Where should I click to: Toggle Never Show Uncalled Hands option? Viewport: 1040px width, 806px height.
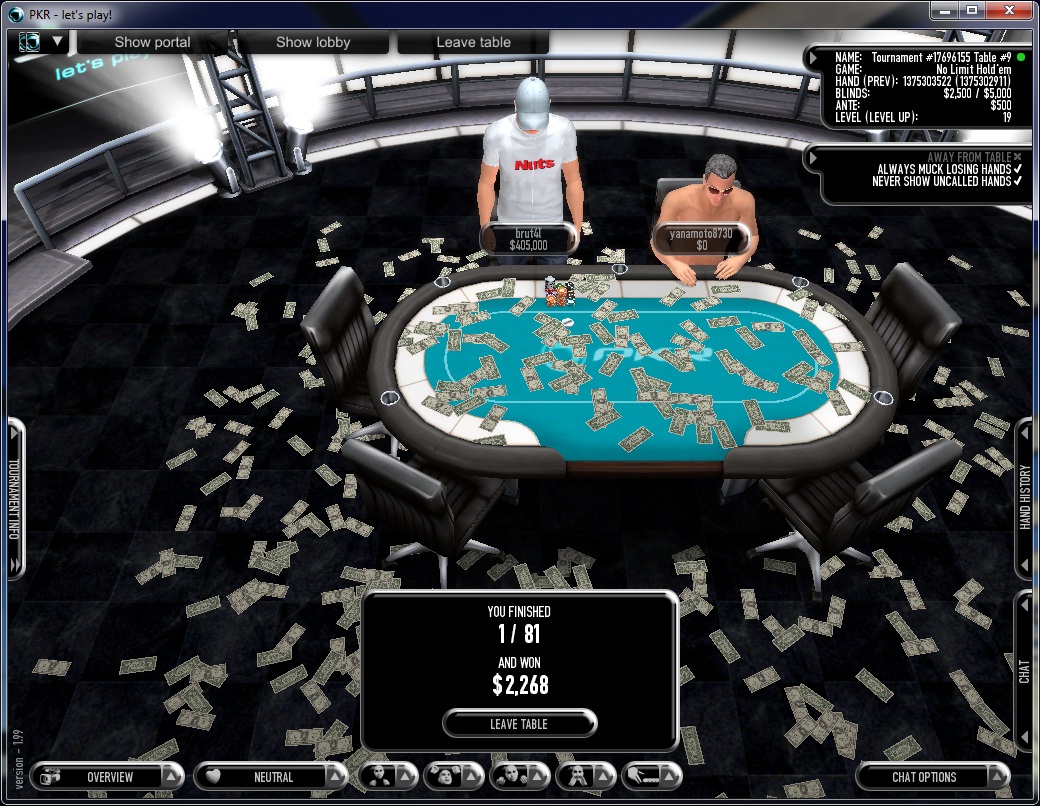tap(1017, 181)
